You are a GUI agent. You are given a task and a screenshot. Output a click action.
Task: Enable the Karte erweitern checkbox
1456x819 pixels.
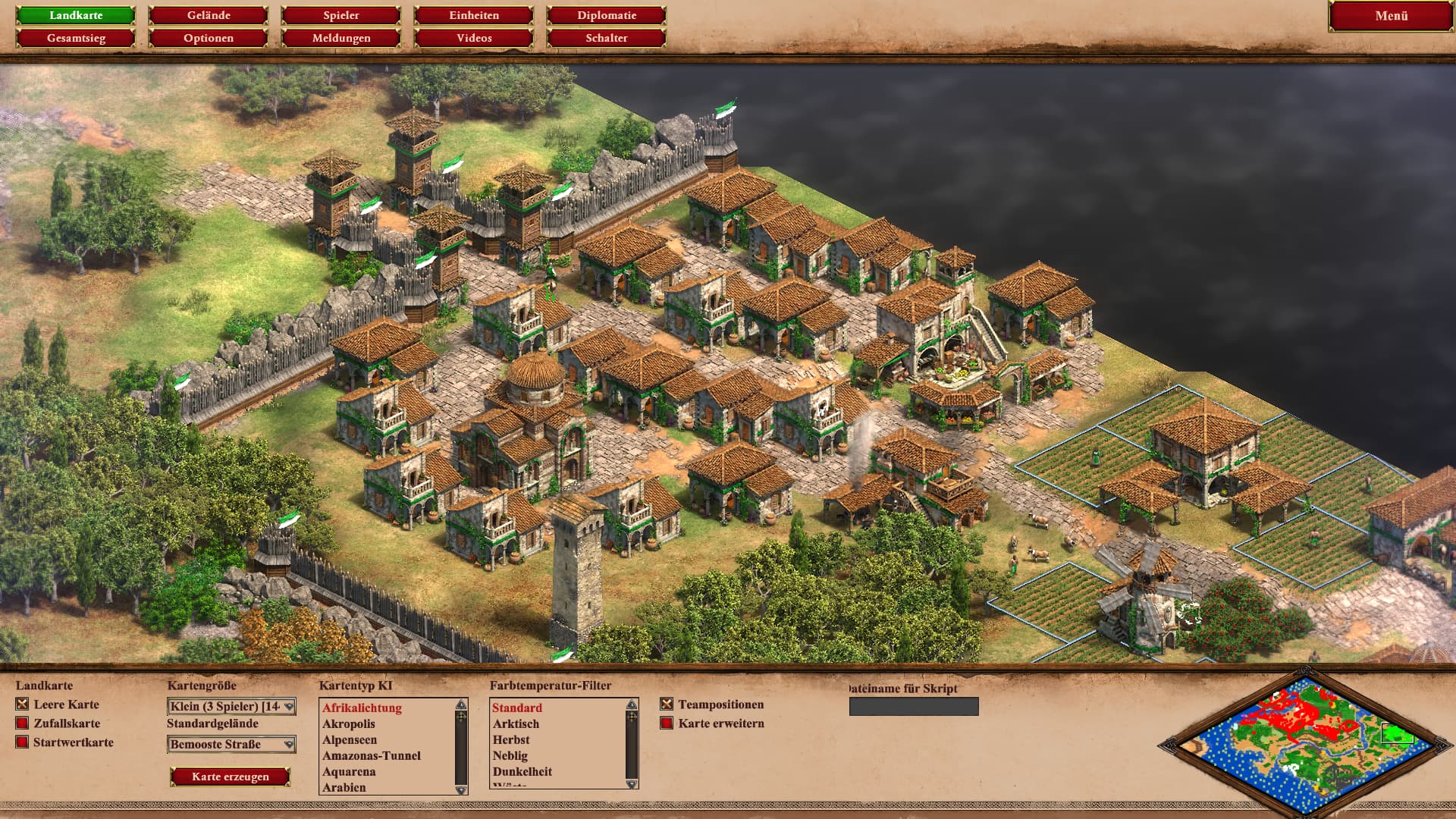click(667, 723)
